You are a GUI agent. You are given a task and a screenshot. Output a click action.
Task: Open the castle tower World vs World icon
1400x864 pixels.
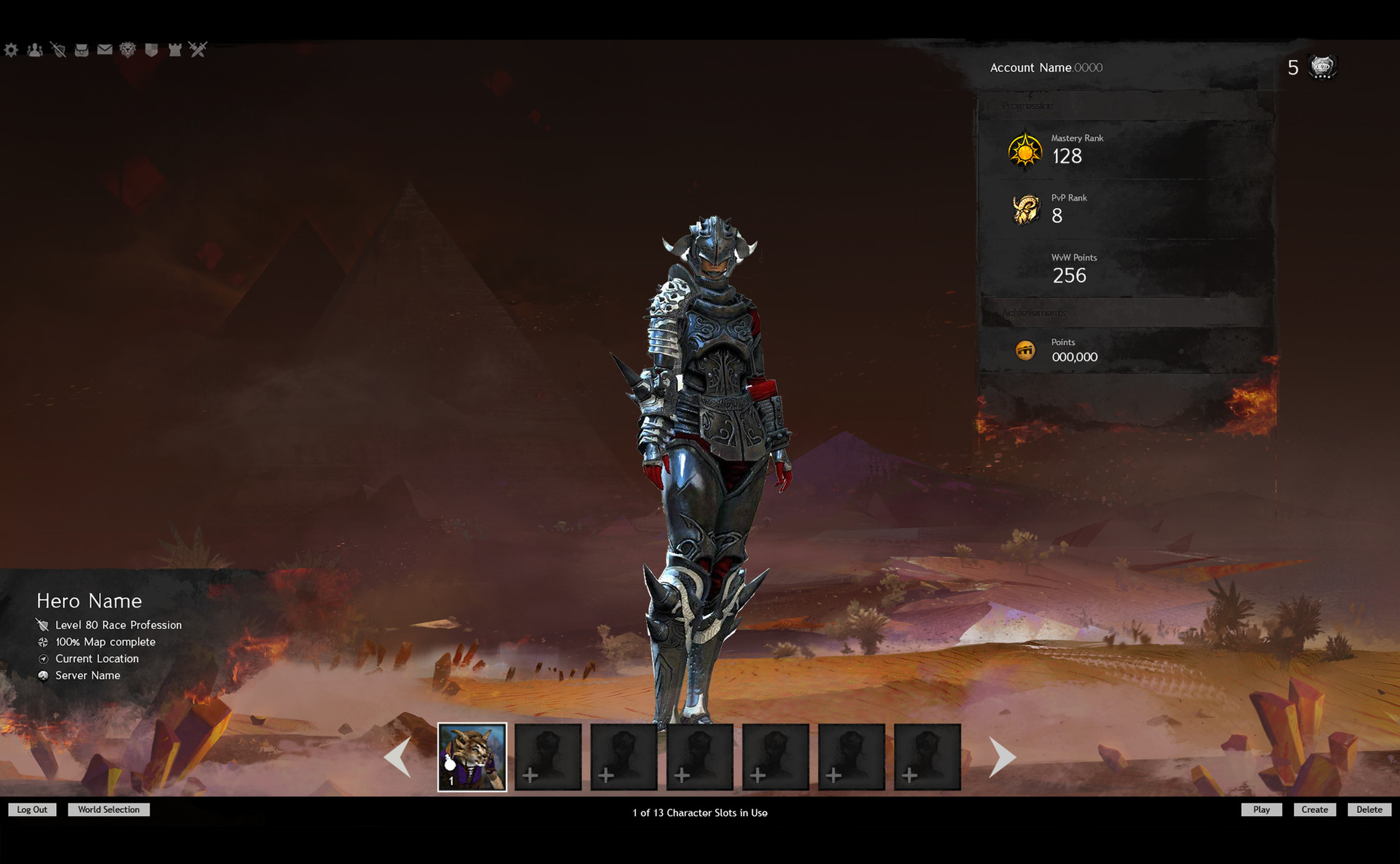coord(175,50)
